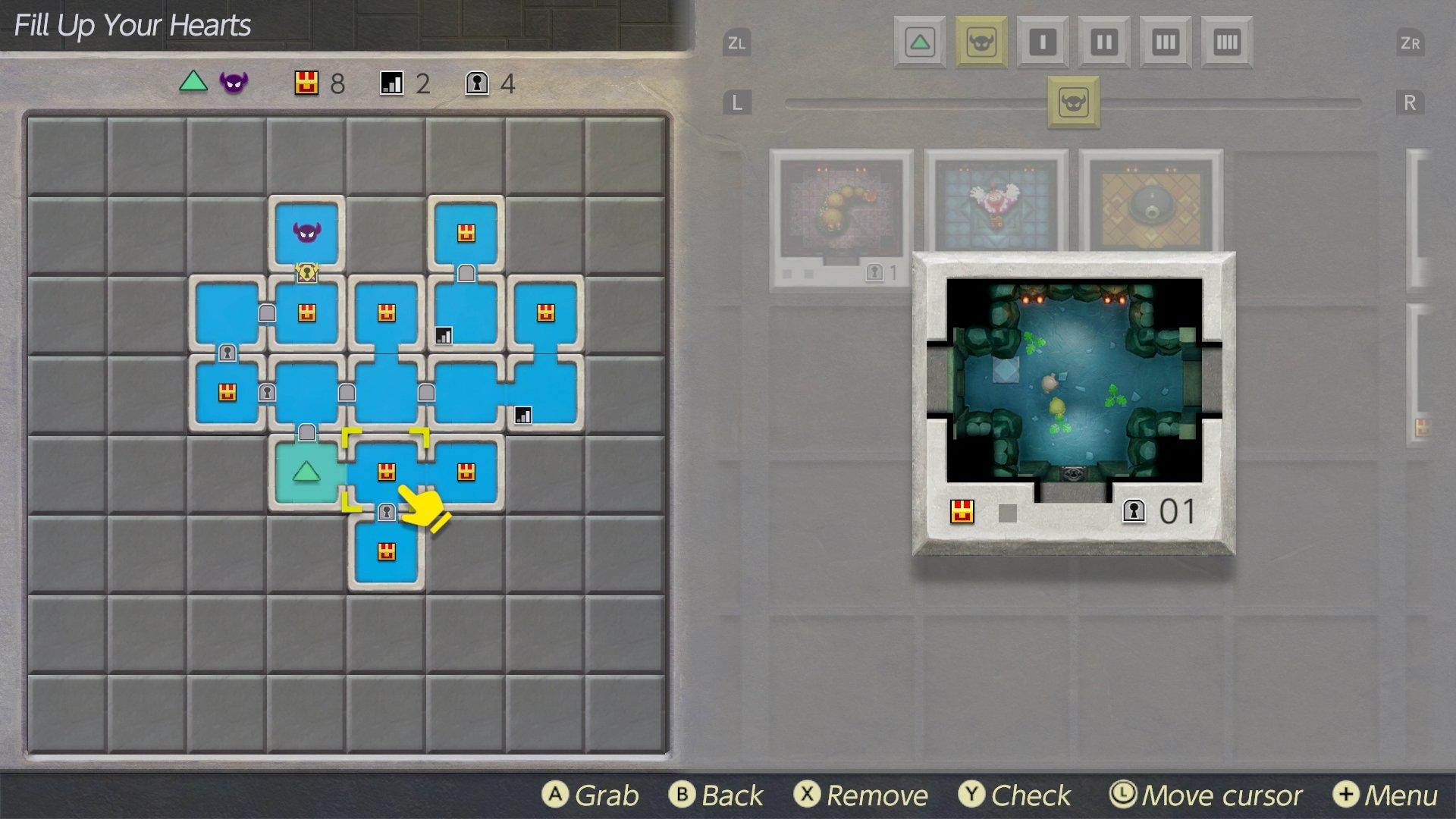1456x819 pixels.
Task: Click the green triangle entrance tile
Action: (306, 472)
